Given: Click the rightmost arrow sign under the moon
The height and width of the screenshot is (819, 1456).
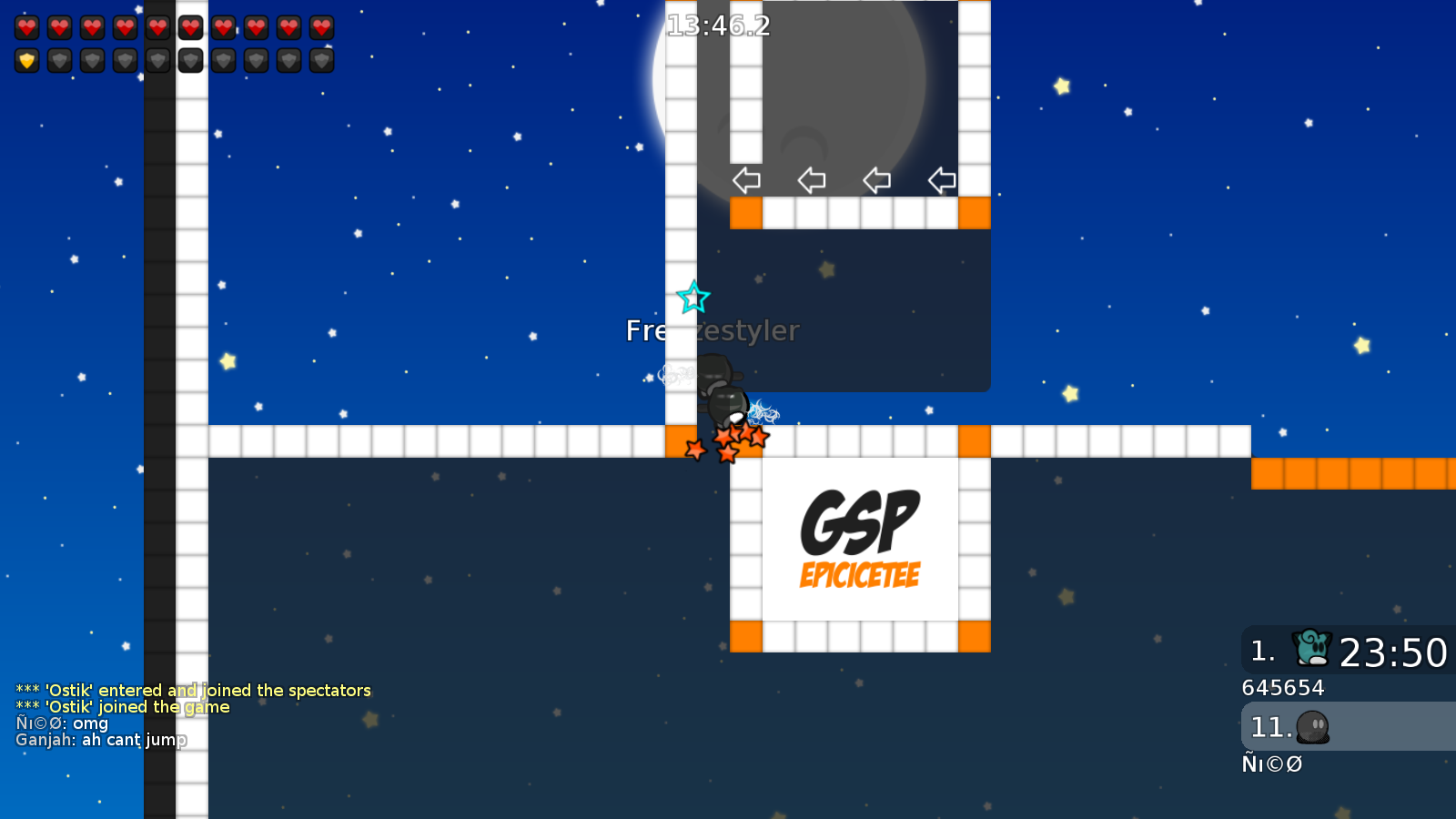Looking at the screenshot, I should (x=941, y=179).
